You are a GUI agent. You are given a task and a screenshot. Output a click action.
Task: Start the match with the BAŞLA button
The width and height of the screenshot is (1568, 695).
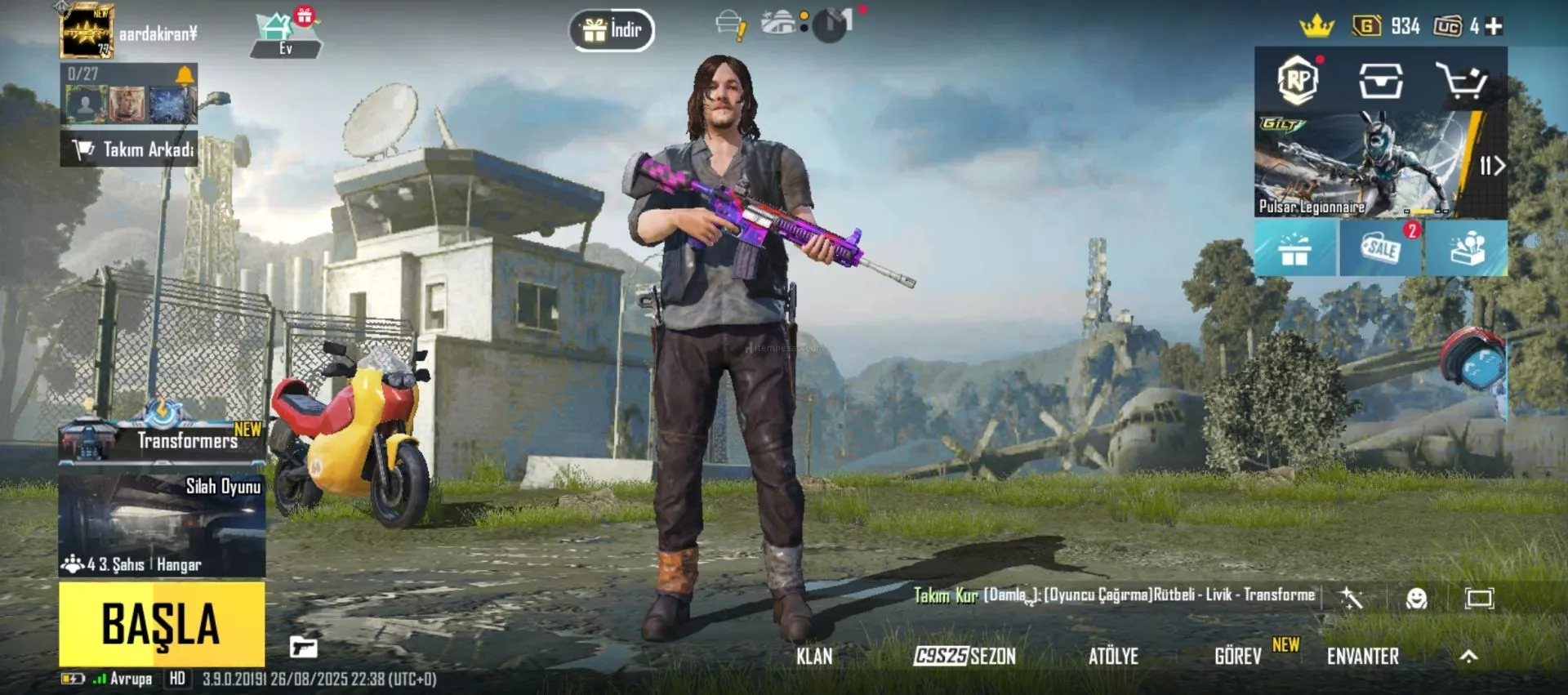[x=161, y=624]
